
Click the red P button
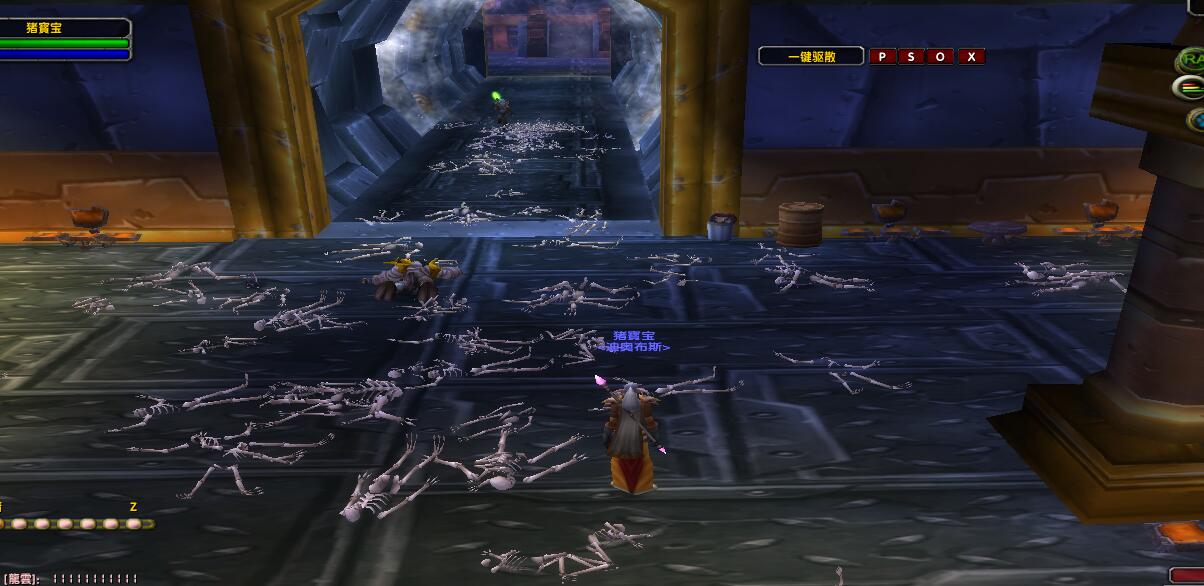[882, 57]
